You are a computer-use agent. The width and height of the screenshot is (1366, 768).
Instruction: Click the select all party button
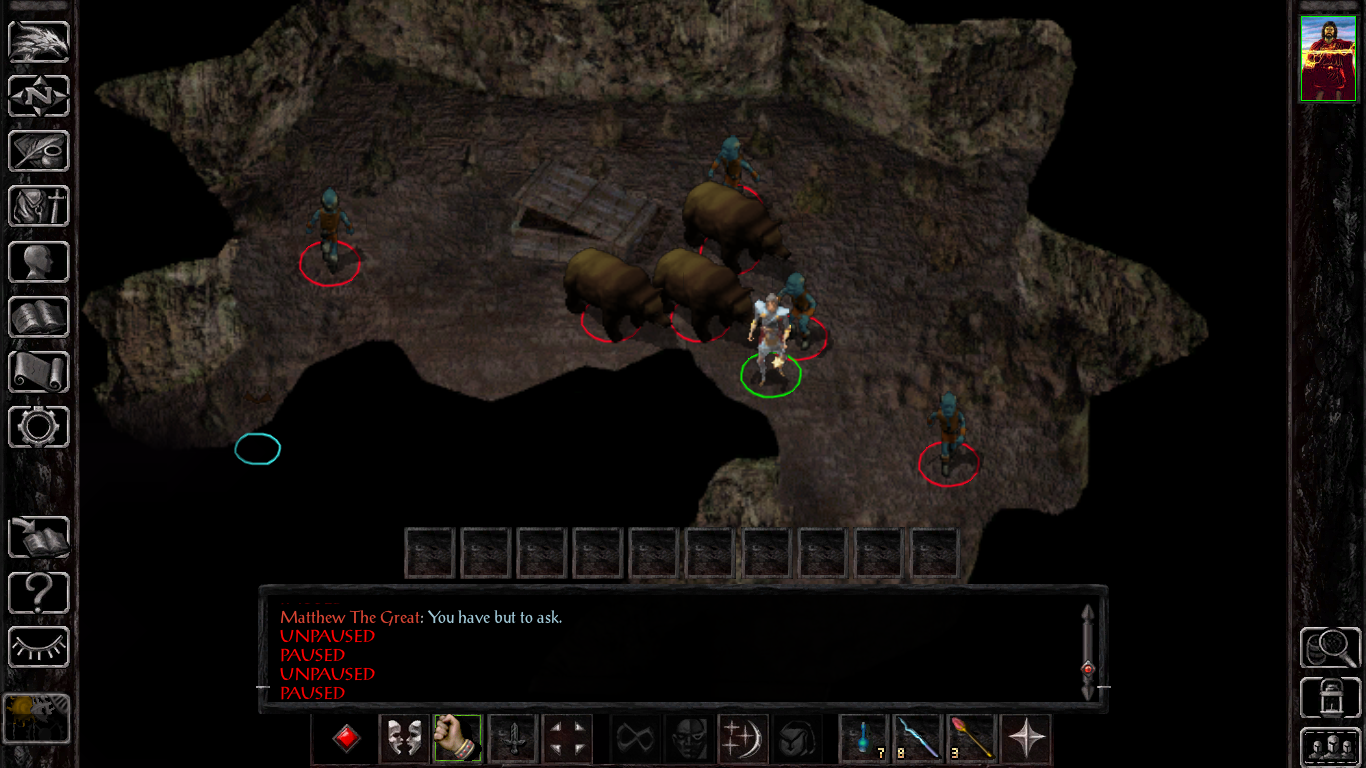(1329, 746)
